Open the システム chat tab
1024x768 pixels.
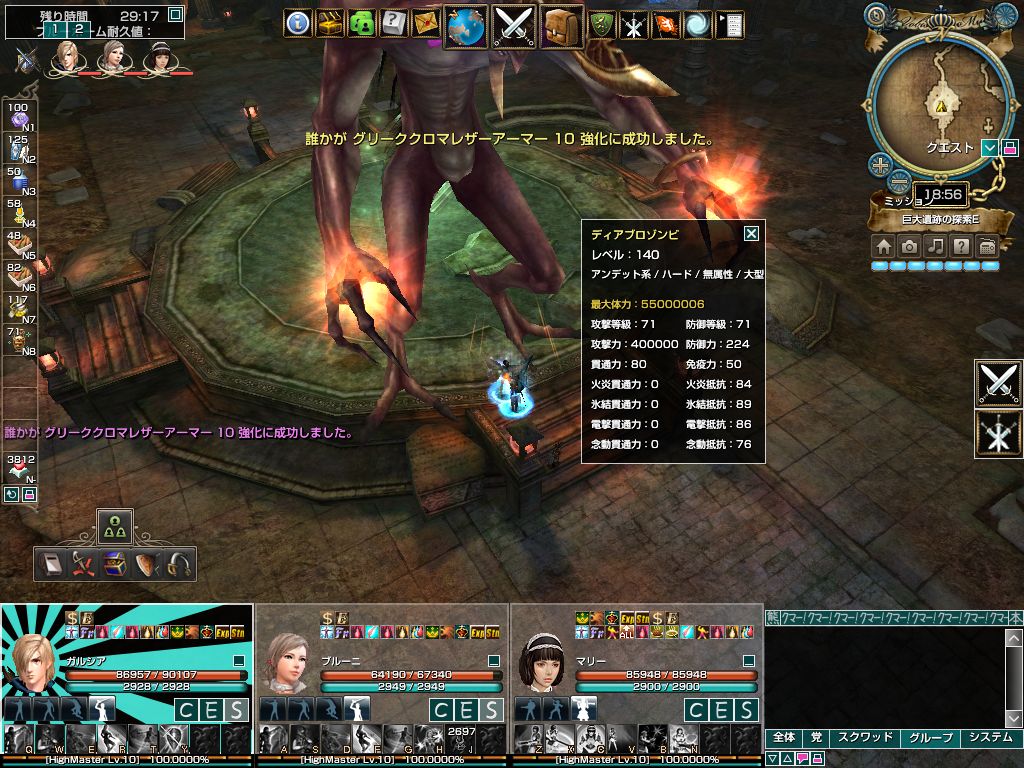pos(990,738)
